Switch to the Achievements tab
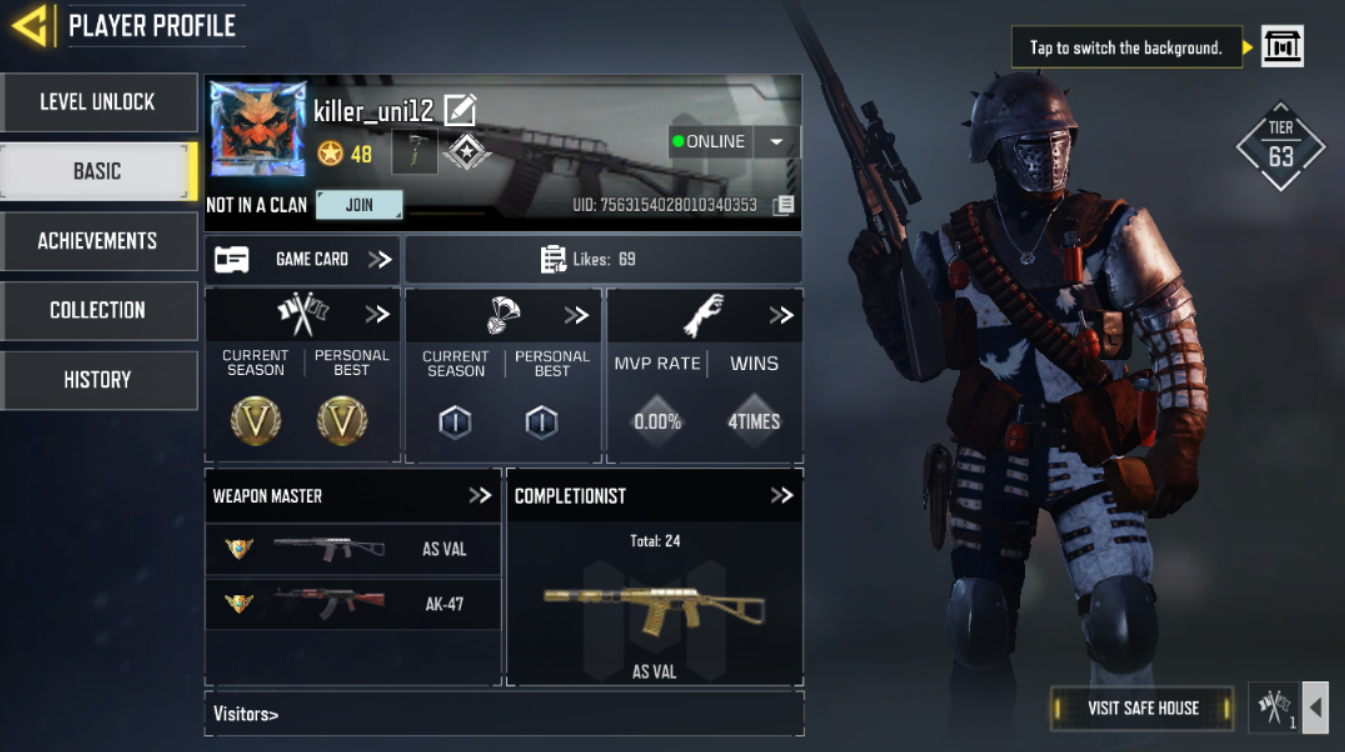 click(x=97, y=241)
